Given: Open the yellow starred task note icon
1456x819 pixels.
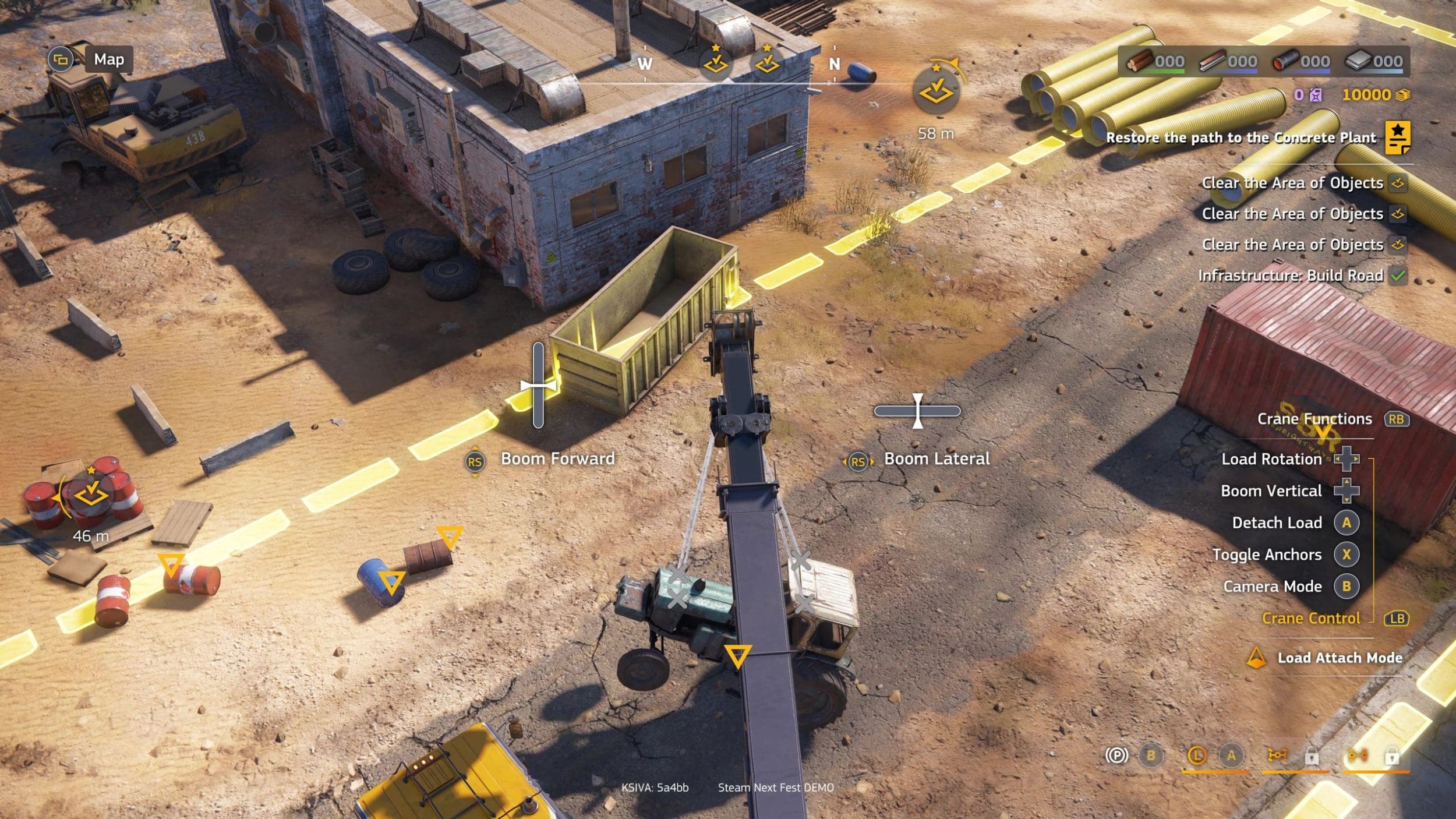Looking at the screenshot, I should point(1397,137).
